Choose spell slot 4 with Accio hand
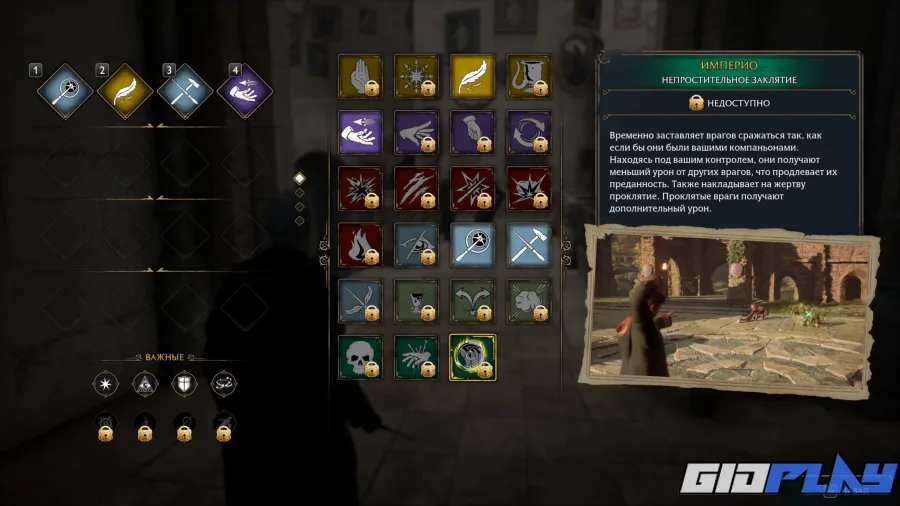900x506 pixels. coord(245,92)
